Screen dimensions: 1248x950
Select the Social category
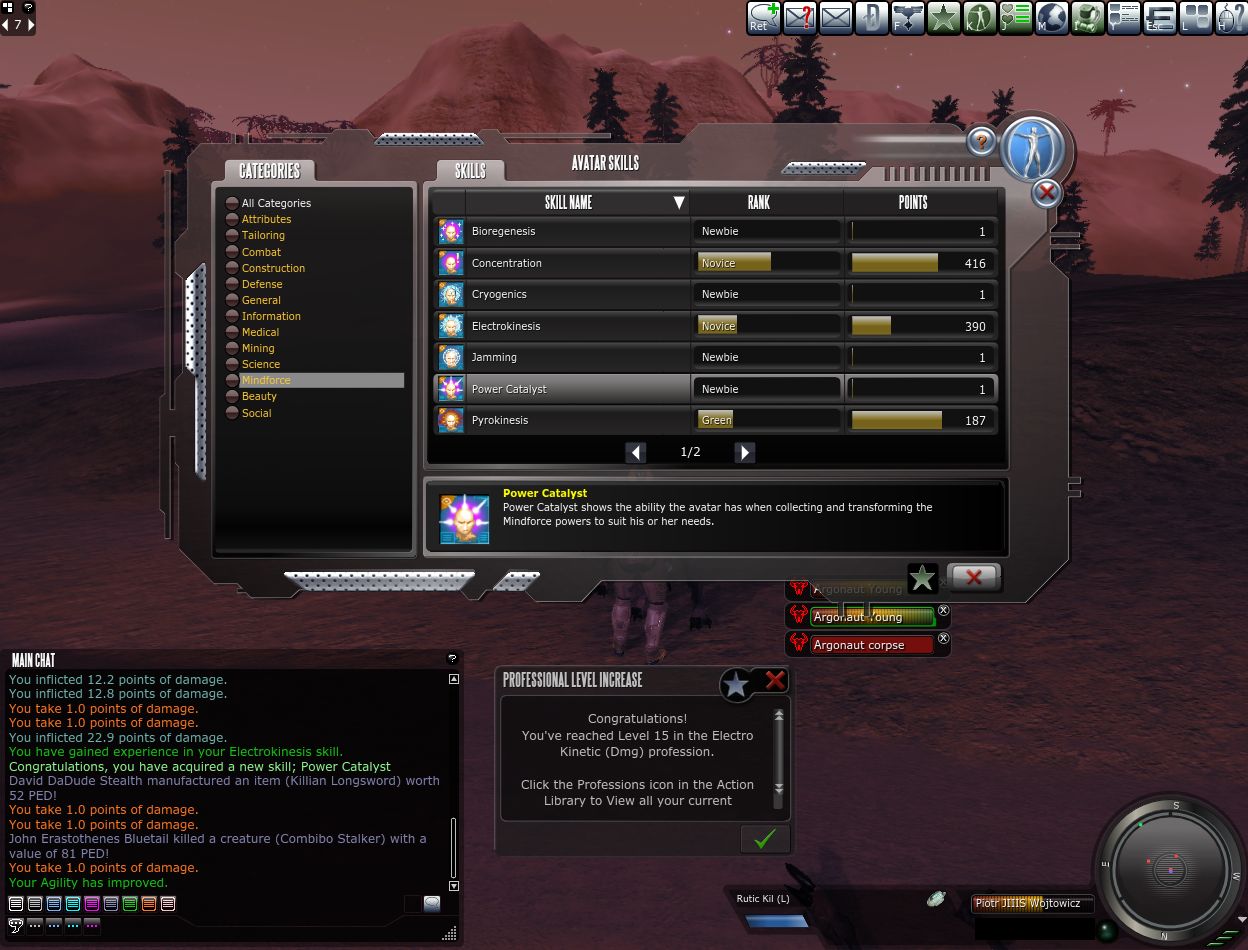coord(256,413)
